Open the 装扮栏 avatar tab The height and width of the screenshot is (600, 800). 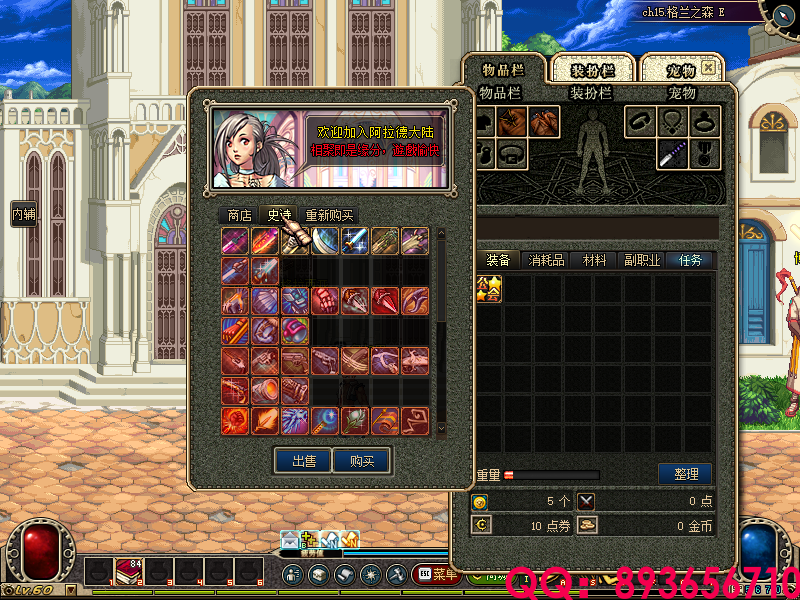pyautogui.click(x=590, y=70)
